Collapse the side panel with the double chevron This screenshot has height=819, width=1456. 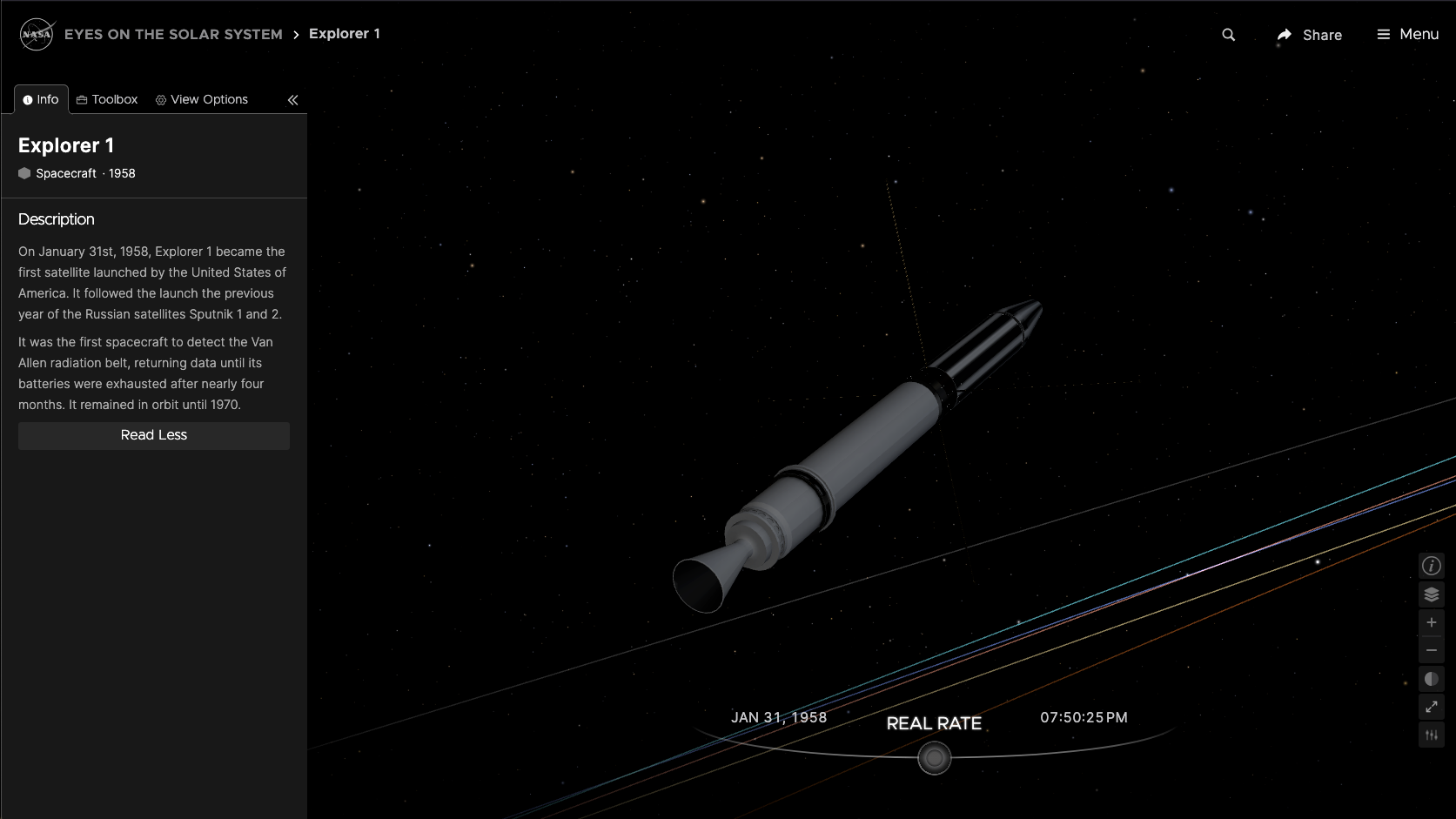(292, 100)
